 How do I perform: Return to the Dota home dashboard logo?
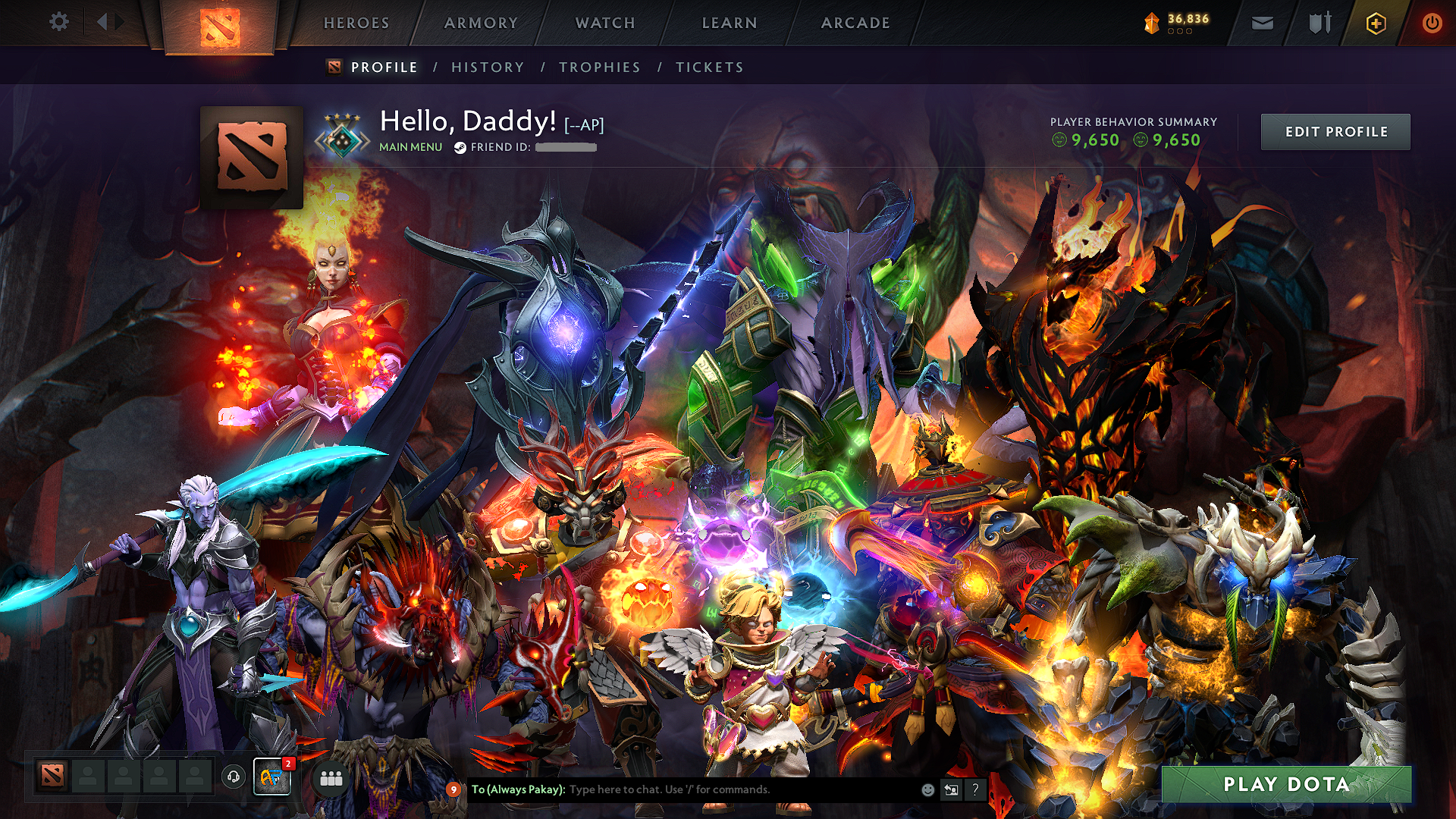[220, 27]
